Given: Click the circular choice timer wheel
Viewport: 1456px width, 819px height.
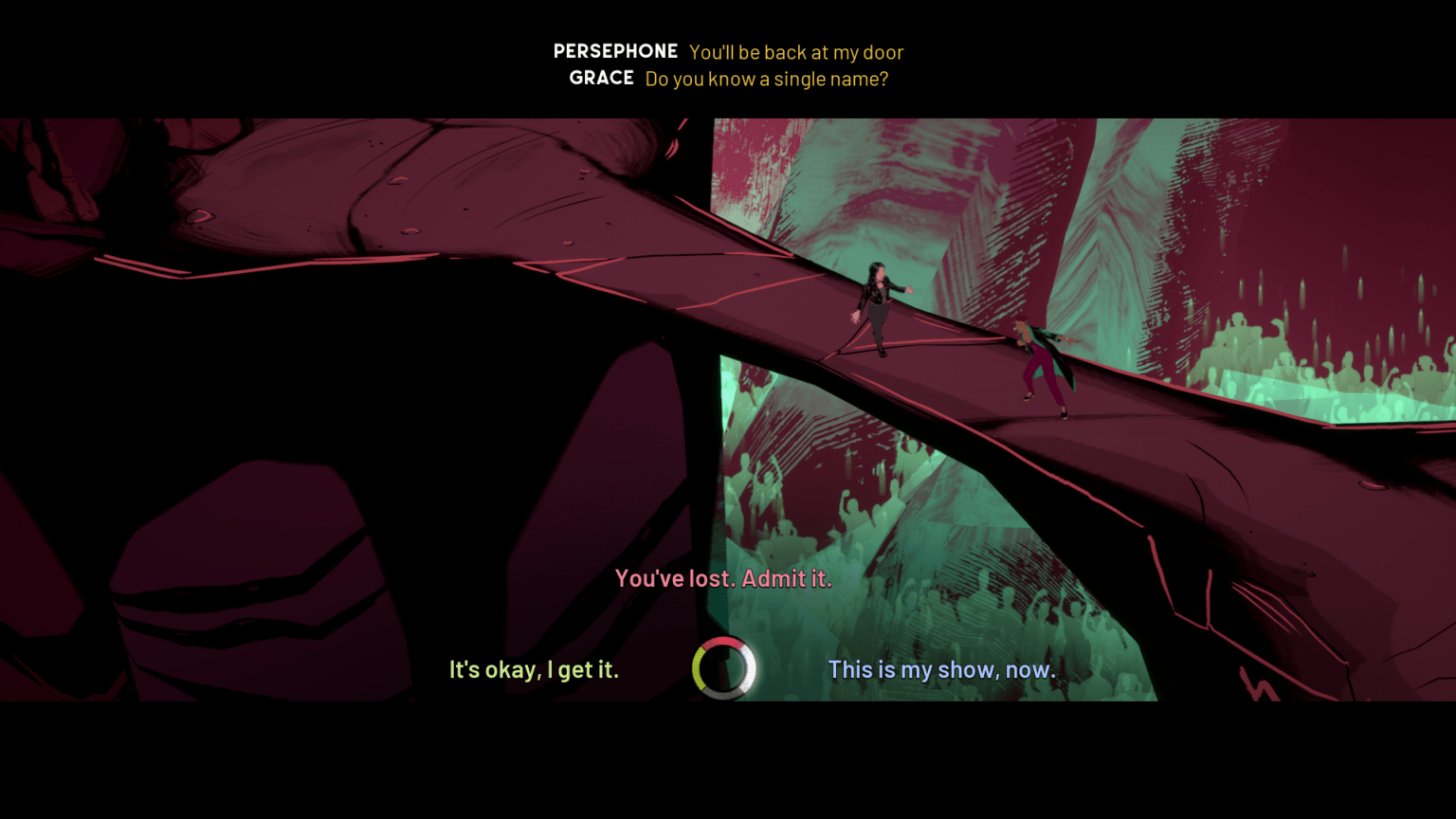Looking at the screenshot, I should [723, 668].
